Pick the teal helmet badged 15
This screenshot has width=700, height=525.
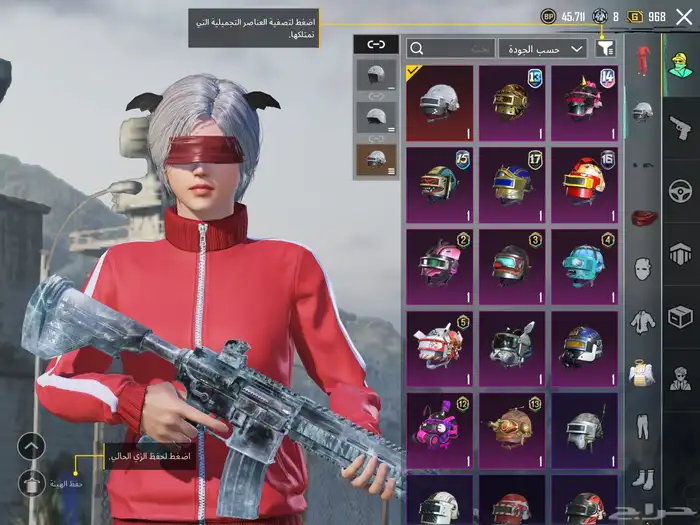click(439, 184)
